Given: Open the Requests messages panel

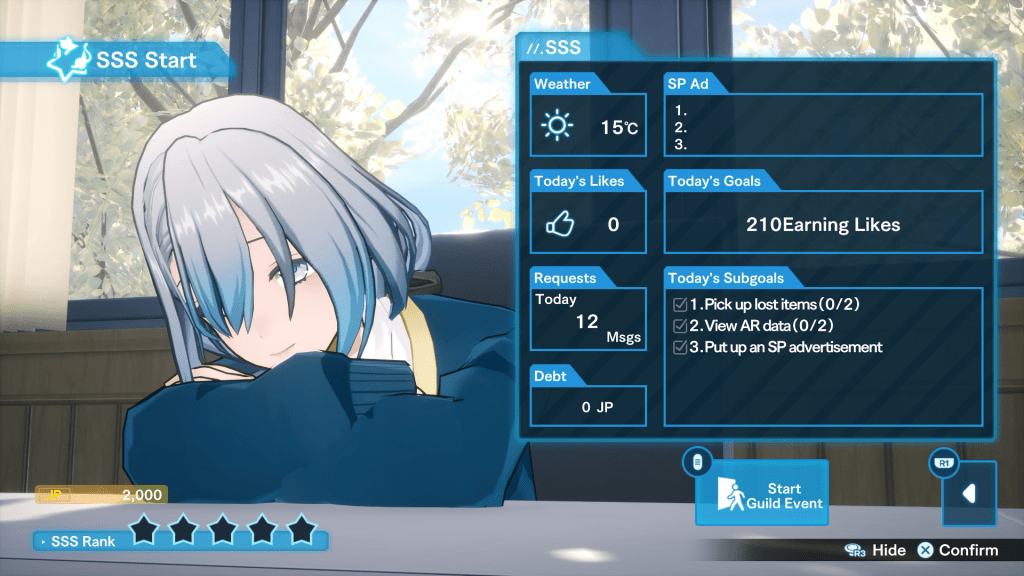Looking at the screenshot, I should click(588, 320).
